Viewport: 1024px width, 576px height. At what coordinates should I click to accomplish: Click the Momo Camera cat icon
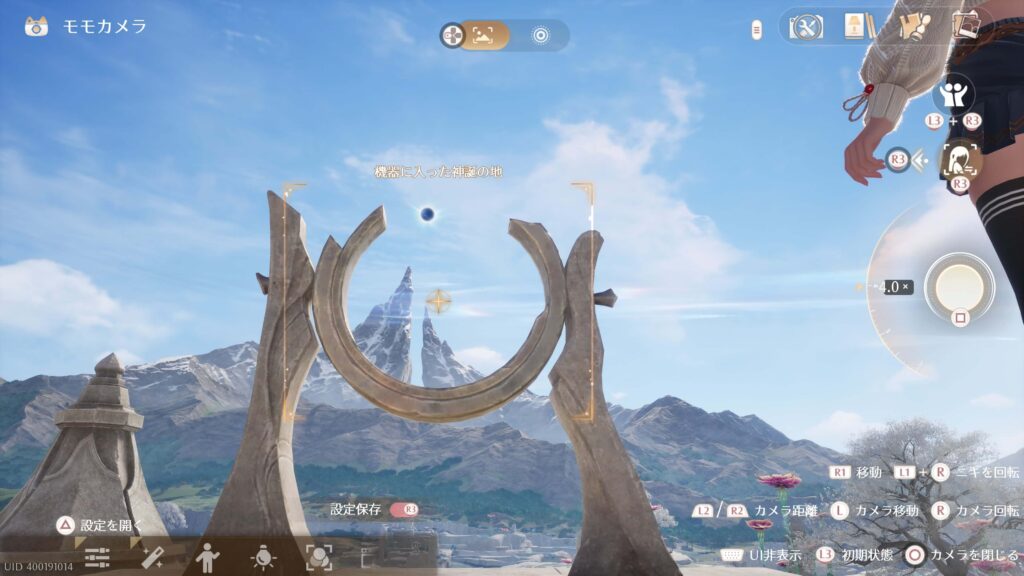tap(37, 27)
